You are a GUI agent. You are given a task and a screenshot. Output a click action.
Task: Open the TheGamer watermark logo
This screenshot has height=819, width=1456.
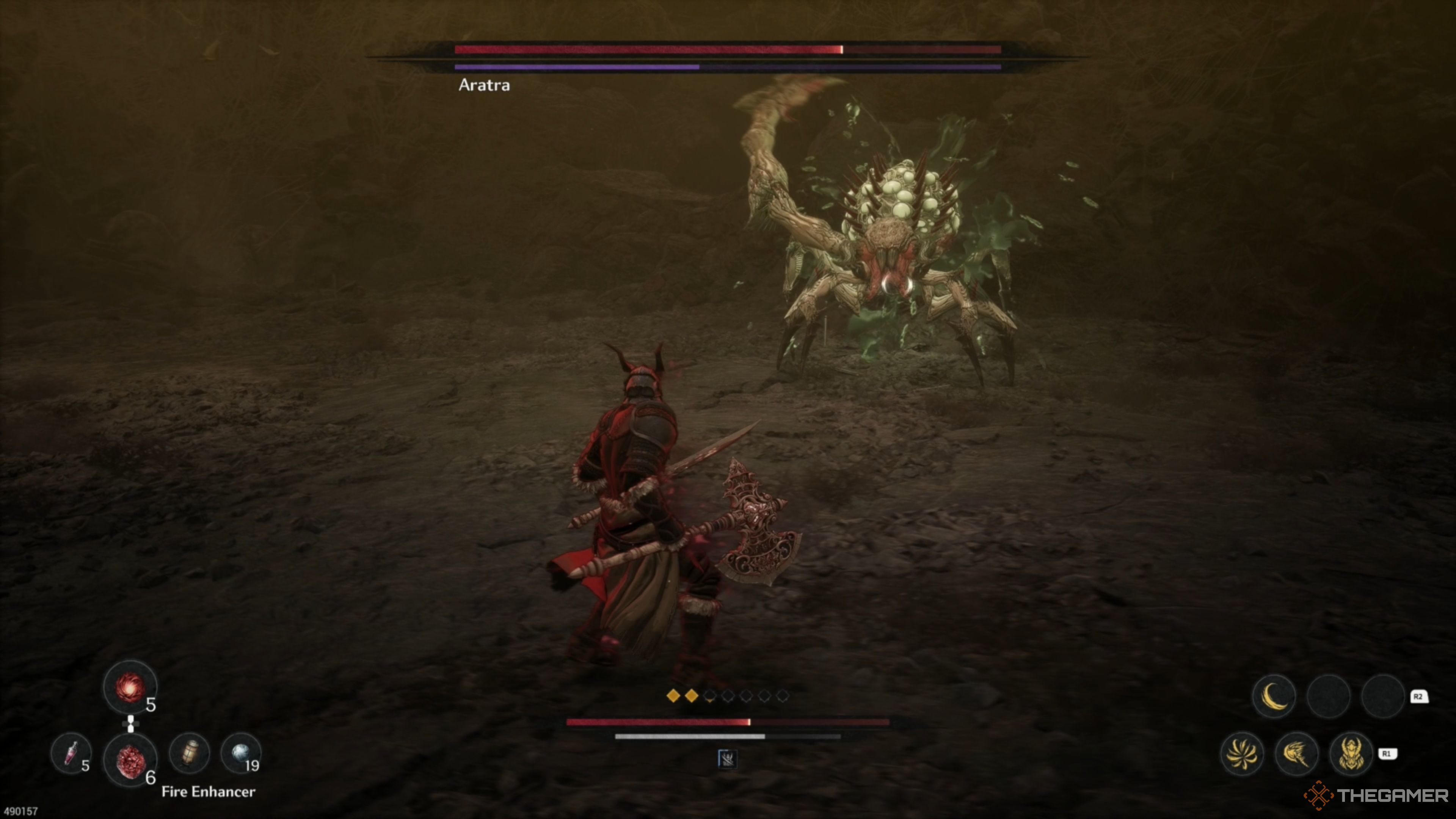(x=1376, y=796)
